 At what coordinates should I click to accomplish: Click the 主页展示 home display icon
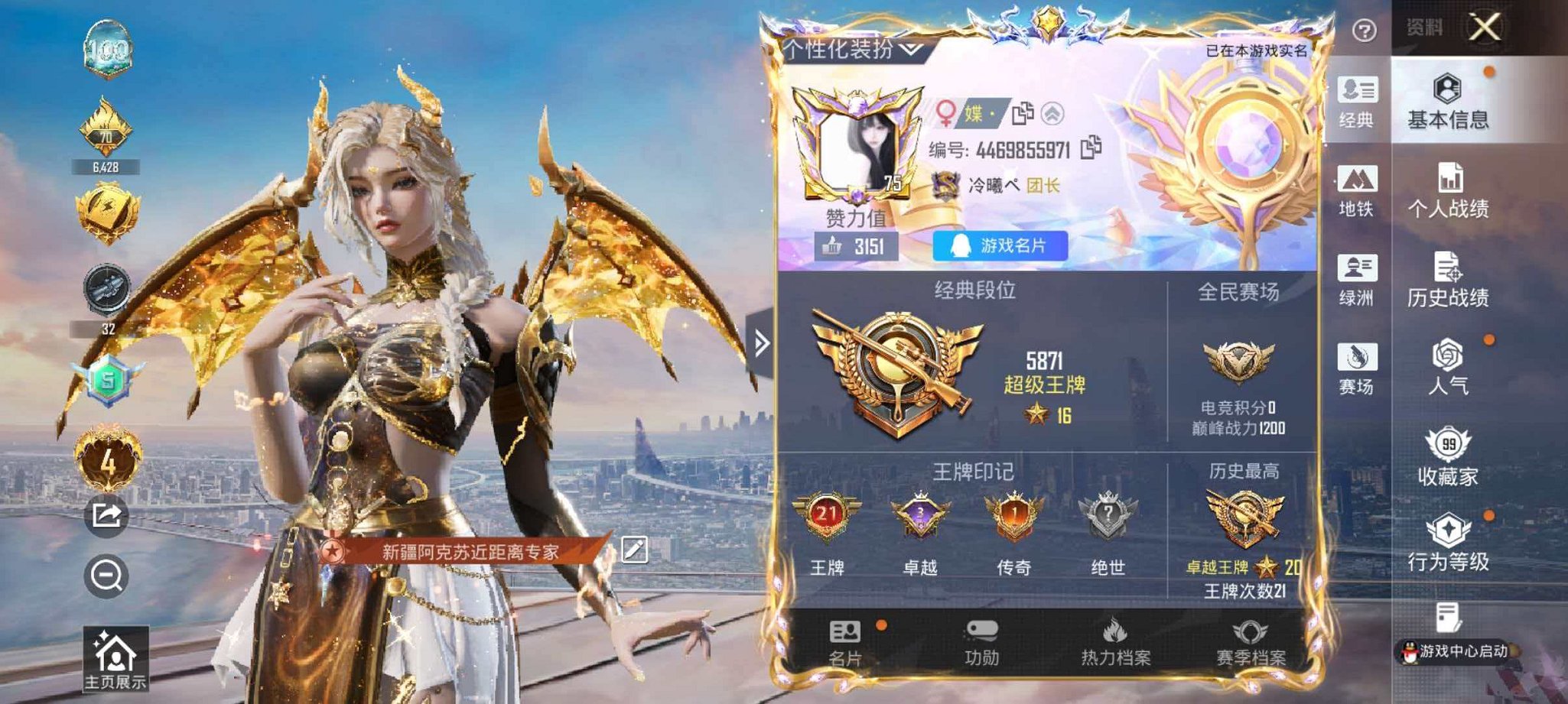coord(115,654)
